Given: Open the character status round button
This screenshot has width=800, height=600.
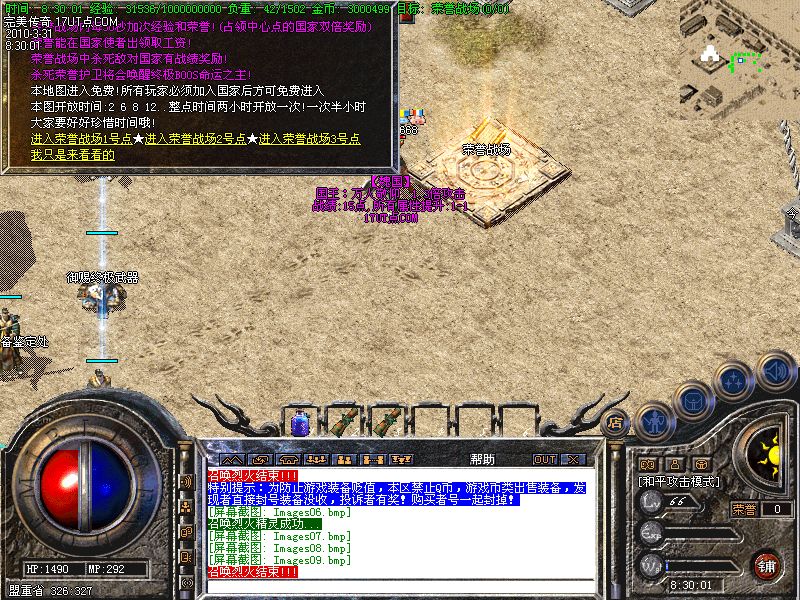Looking at the screenshot, I should pos(655,421).
